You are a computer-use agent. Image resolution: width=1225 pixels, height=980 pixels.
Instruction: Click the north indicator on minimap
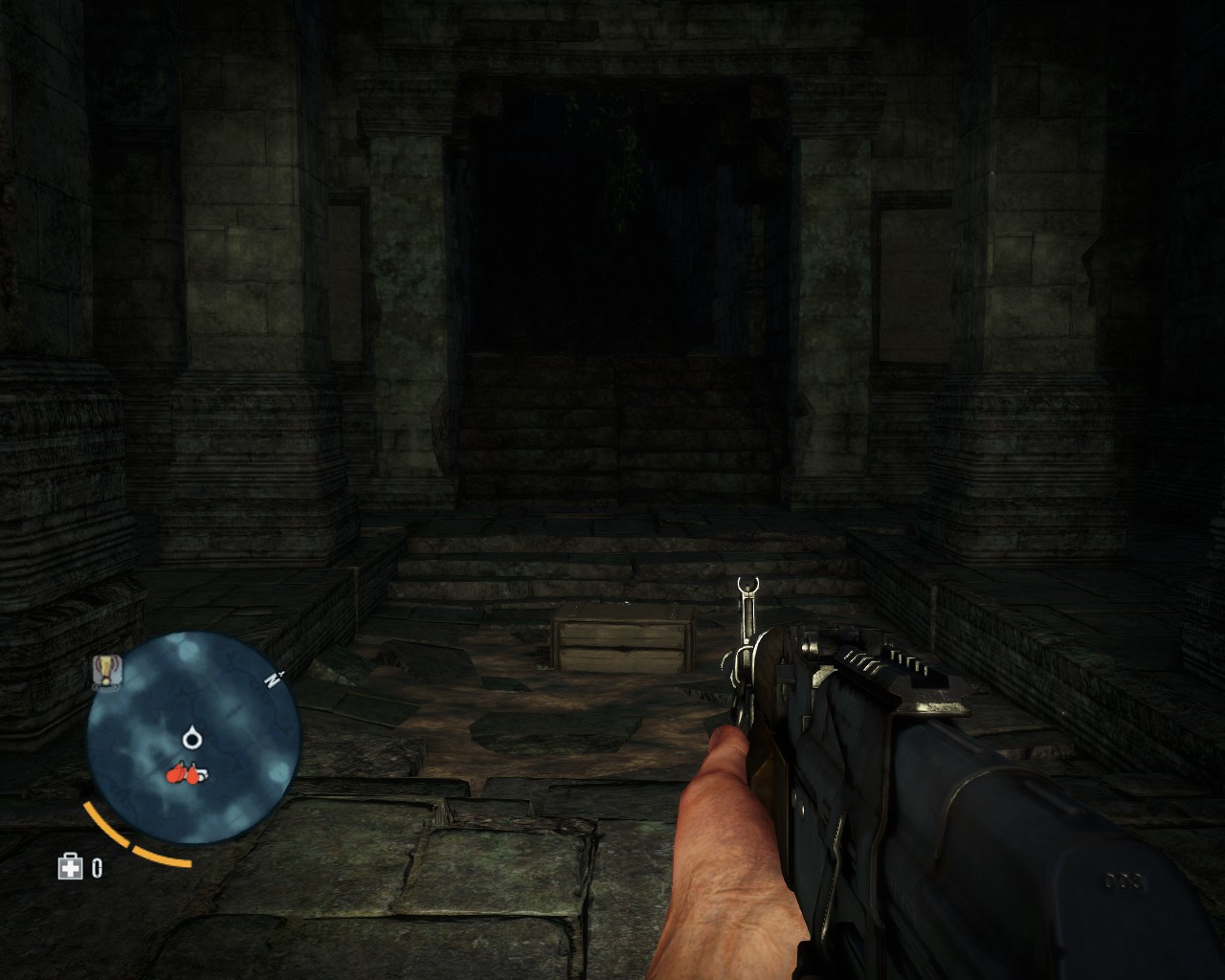tap(272, 680)
